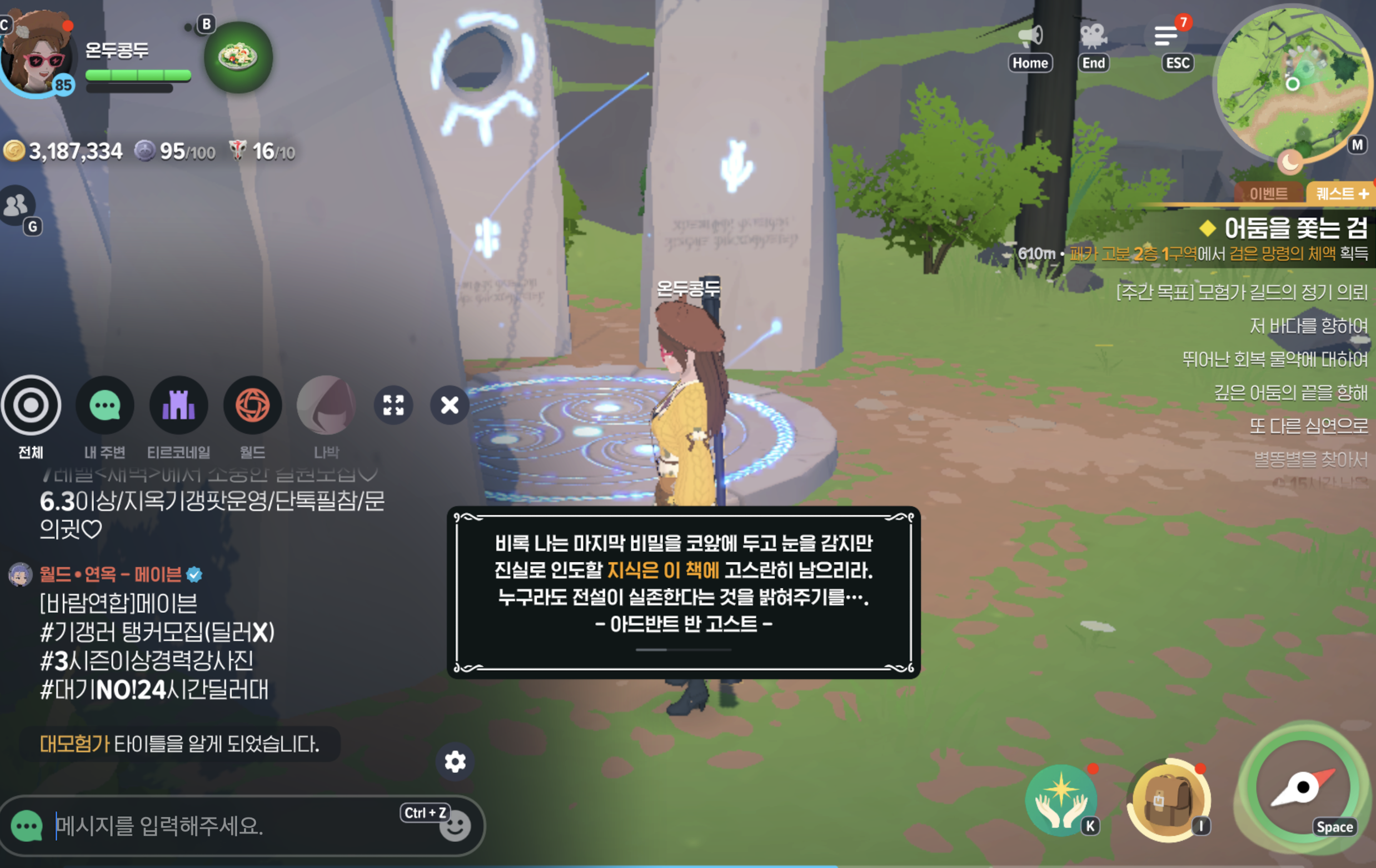
Task: Toggle the 월드 chat channel filter
Action: 252,405
